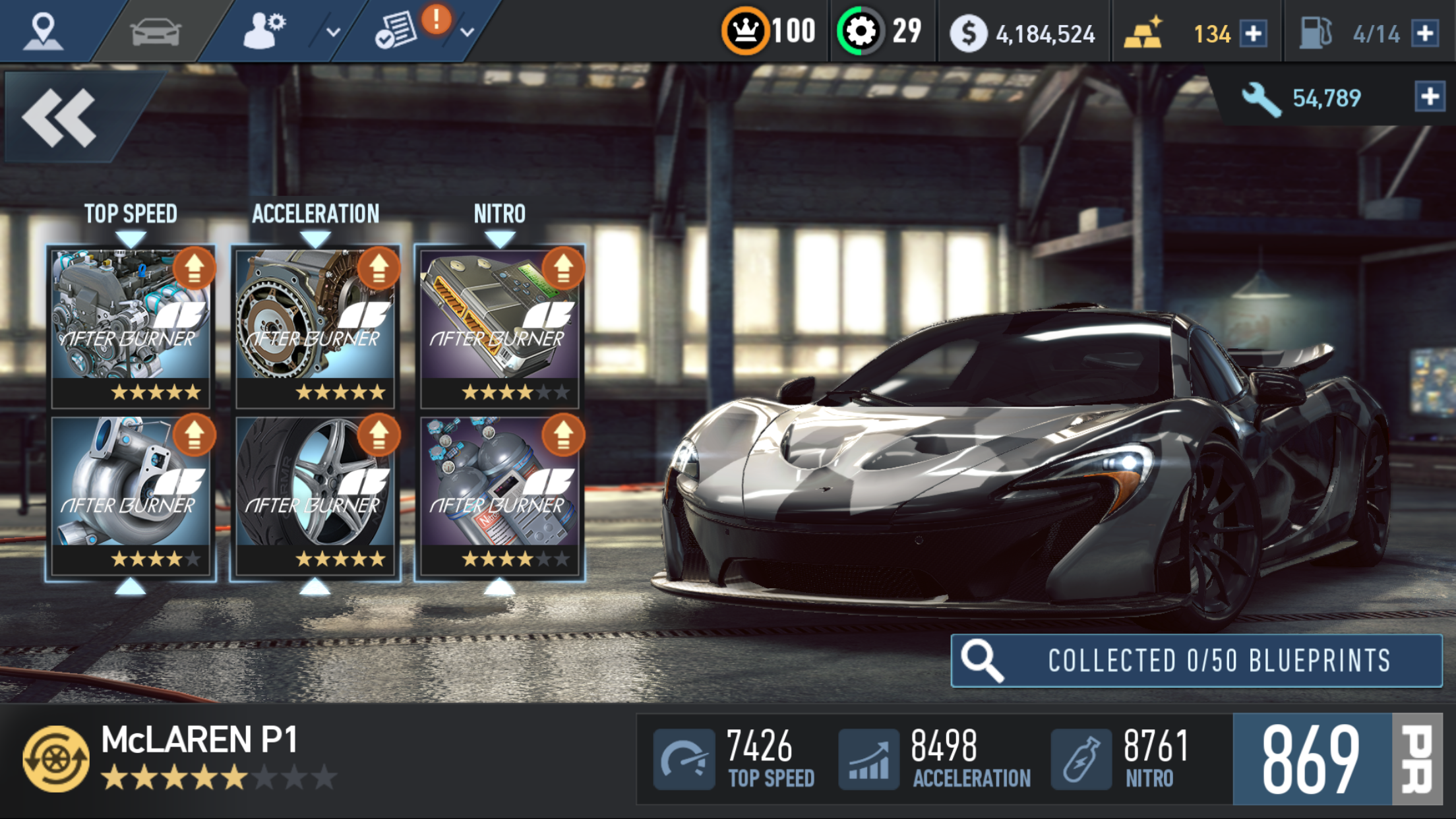Click the yellow wheel swap car icon
This screenshot has width=1456, height=819.
click(56, 758)
